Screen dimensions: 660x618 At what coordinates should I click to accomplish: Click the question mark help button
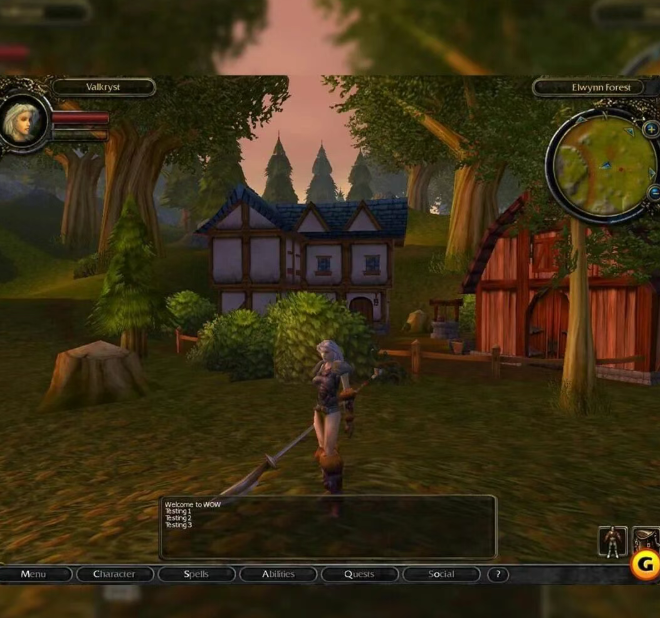(x=498, y=574)
